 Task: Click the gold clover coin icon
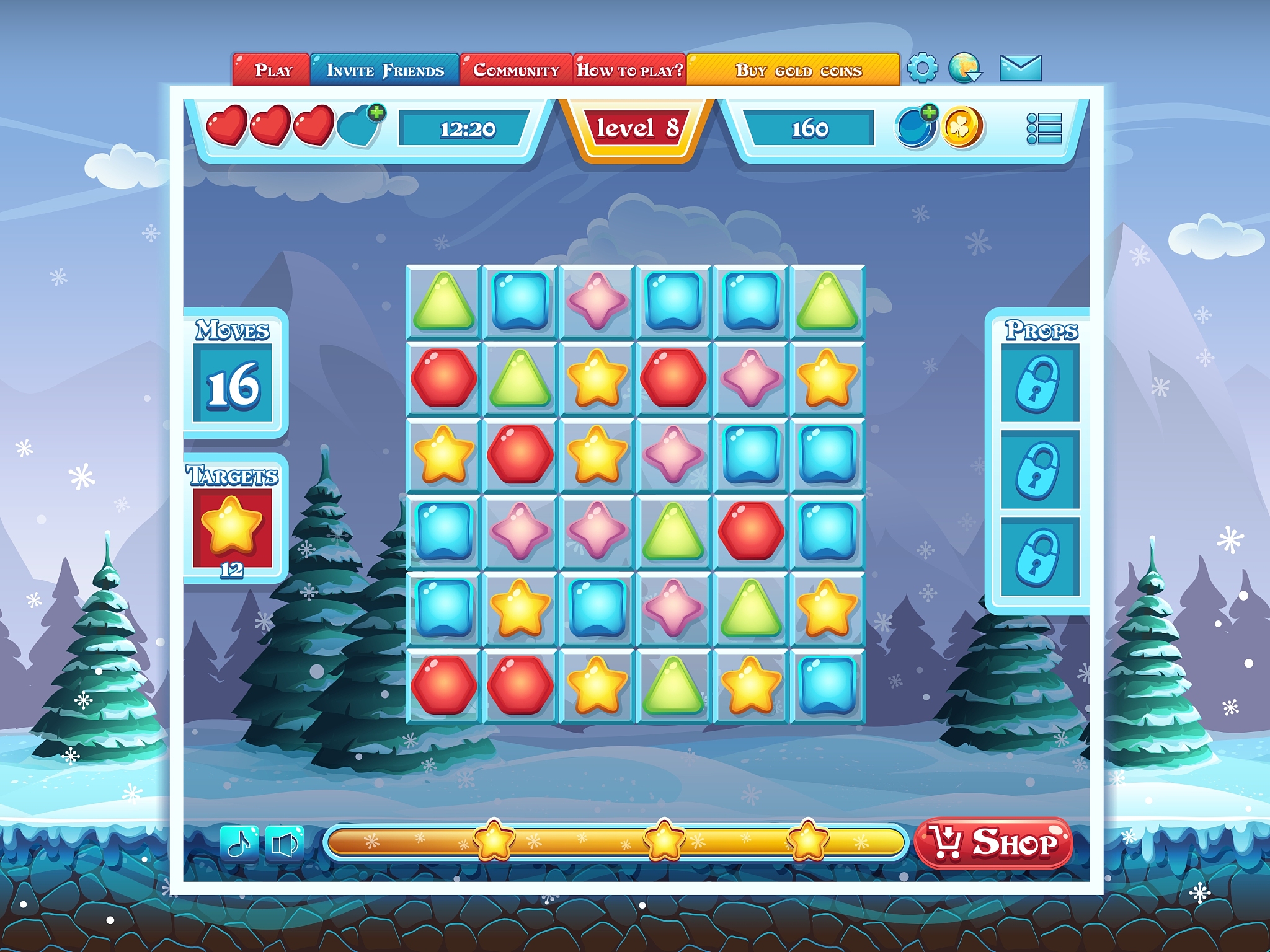(x=962, y=127)
